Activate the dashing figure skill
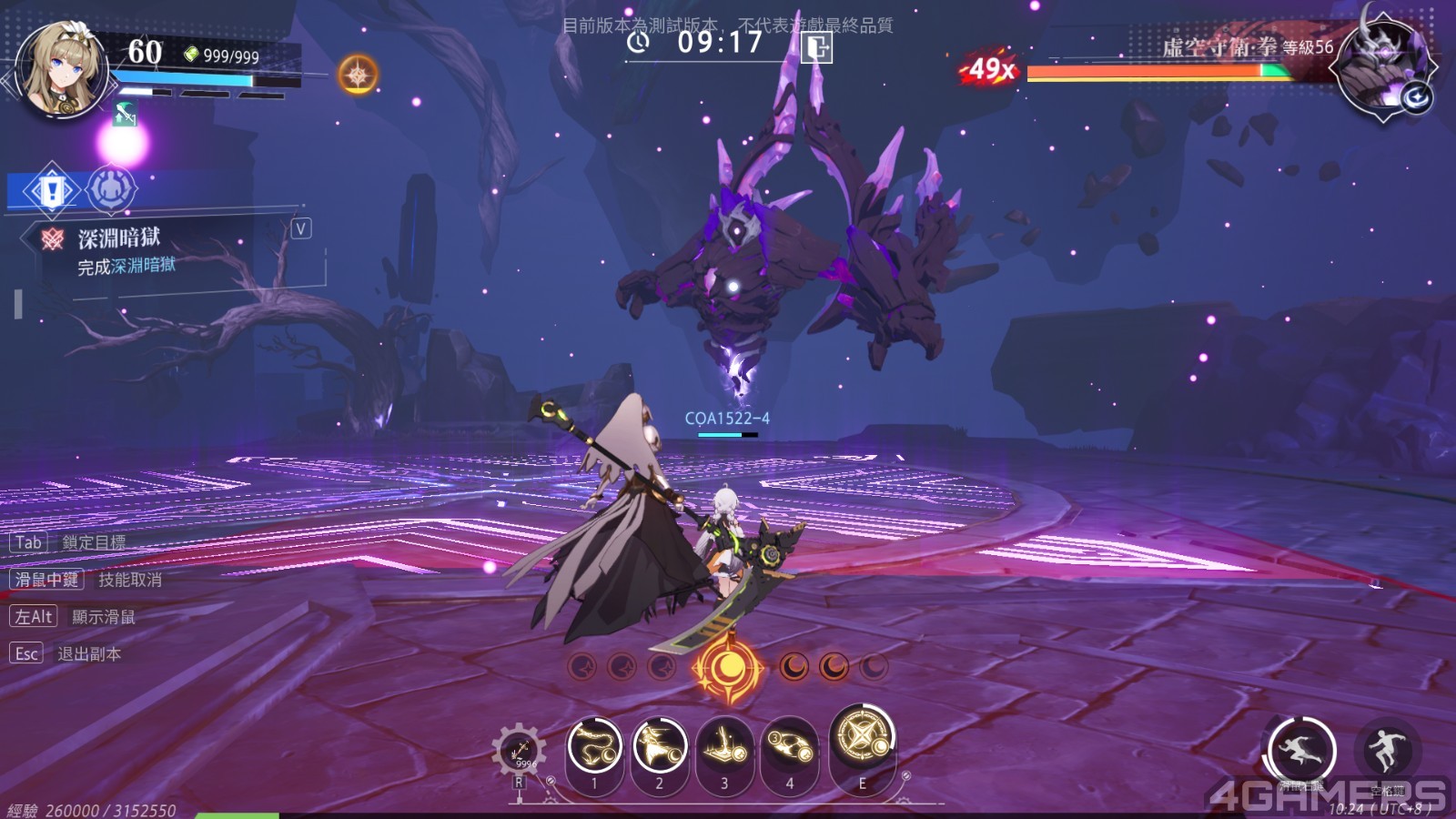Screen dimensions: 1456x819 tap(660, 745)
